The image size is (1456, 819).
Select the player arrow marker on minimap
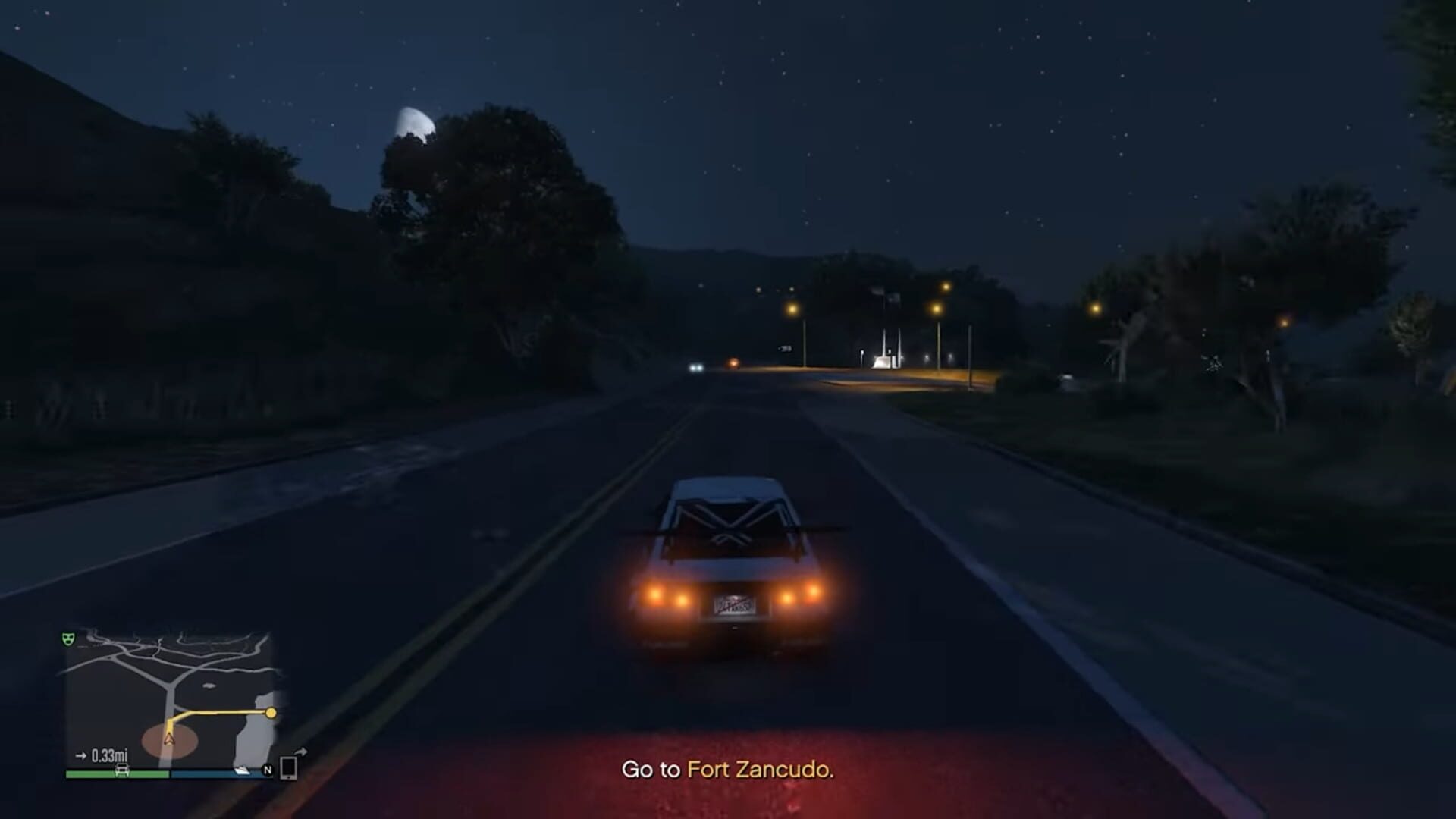tap(169, 739)
